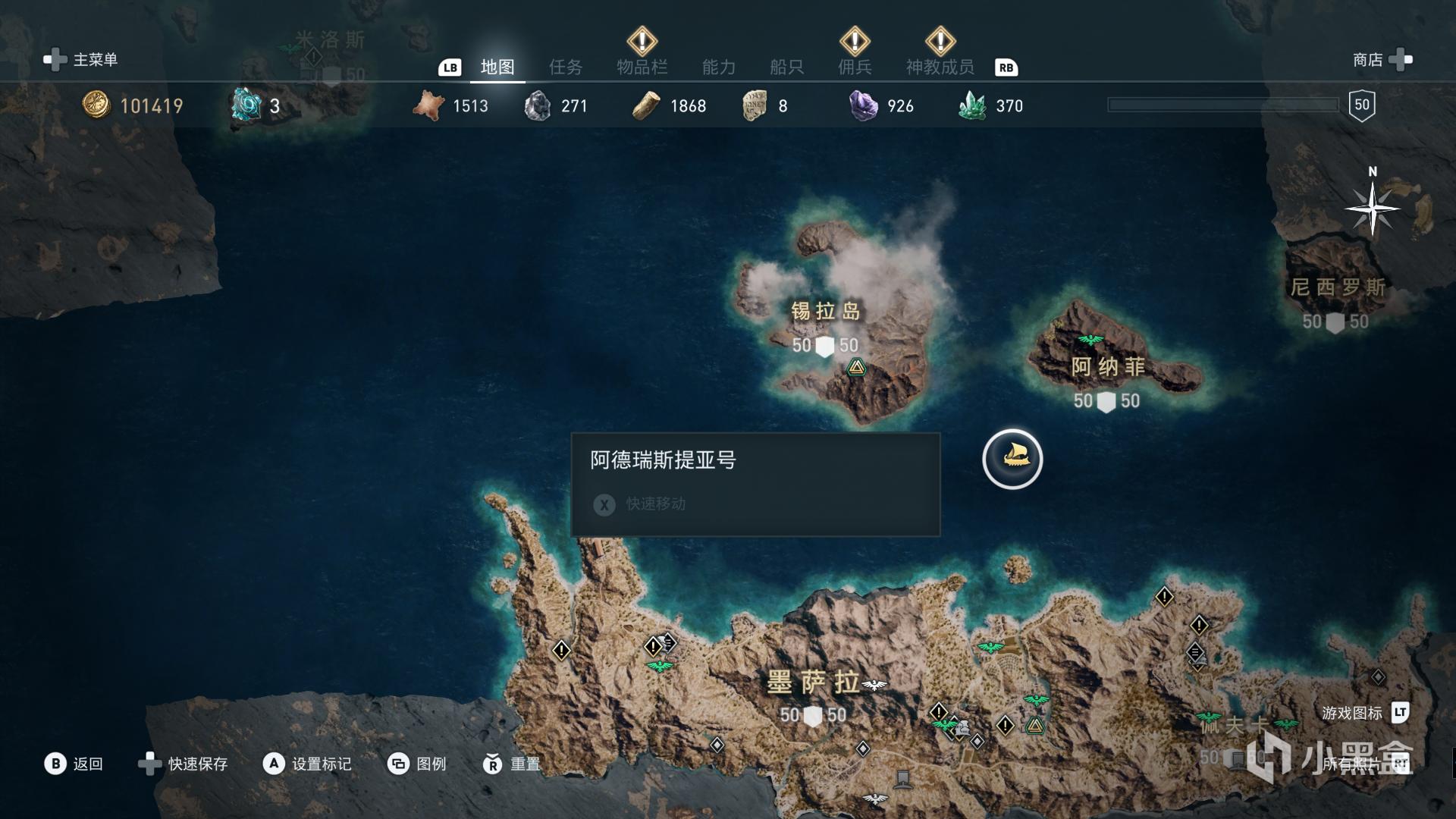Select the 地图 map tab
Screen dimensions: 1456x819
pyautogui.click(x=497, y=67)
